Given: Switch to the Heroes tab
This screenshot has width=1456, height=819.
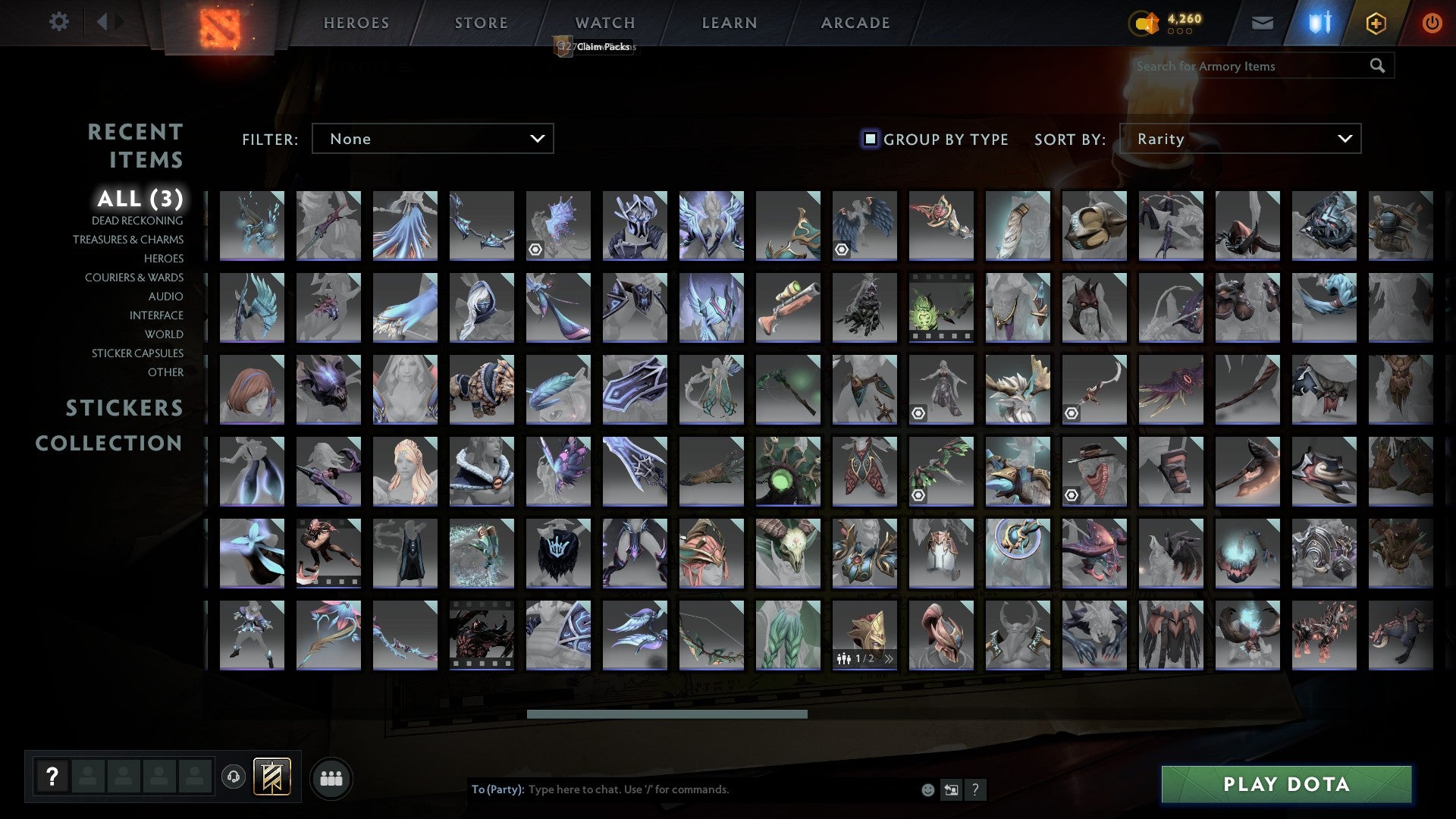Looking at the screenshot, I should tap(356, 22).
